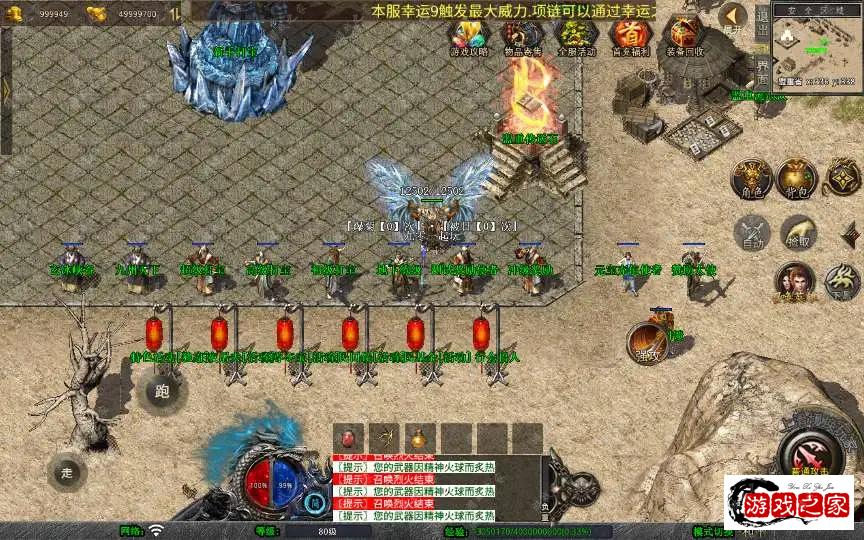
Task: Select the bow item in the hotbar
Action: tap(384, 438)
